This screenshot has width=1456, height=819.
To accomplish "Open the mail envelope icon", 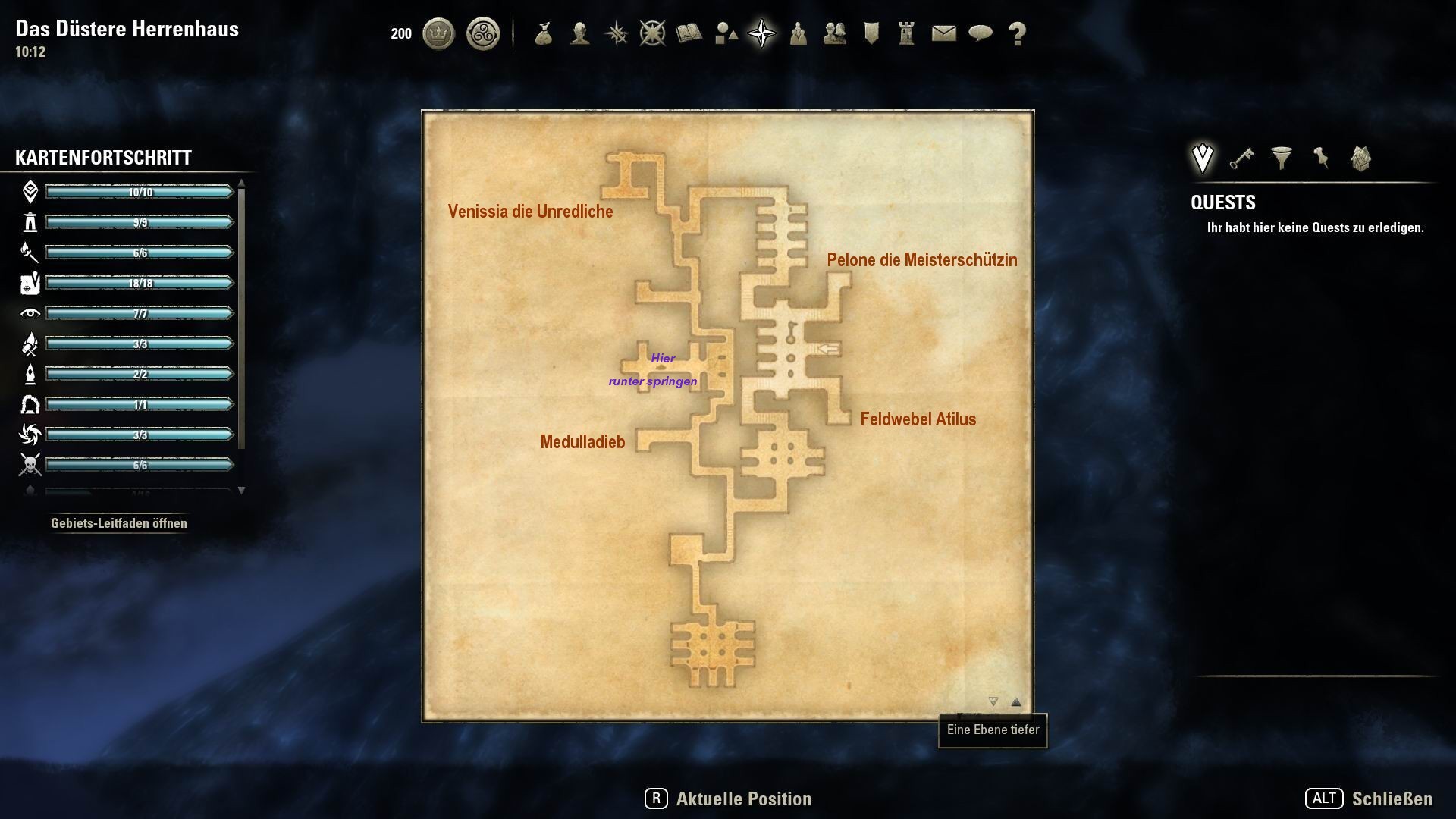I will pyautogui.click(x=943, y=33).
